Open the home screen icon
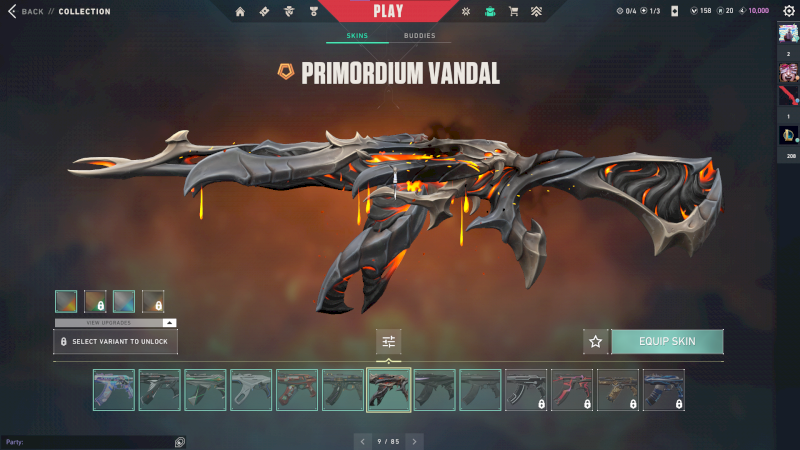Viewport: 800px width, 450px height. coord(240,12)
